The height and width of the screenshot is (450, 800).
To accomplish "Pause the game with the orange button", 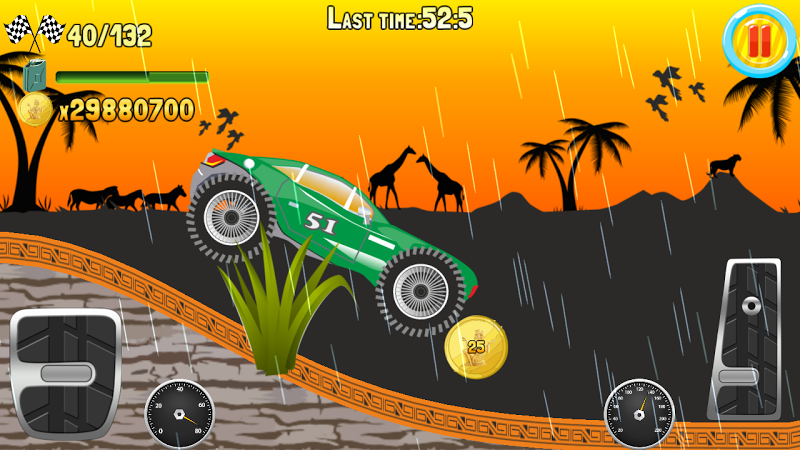I will point(758,41).
